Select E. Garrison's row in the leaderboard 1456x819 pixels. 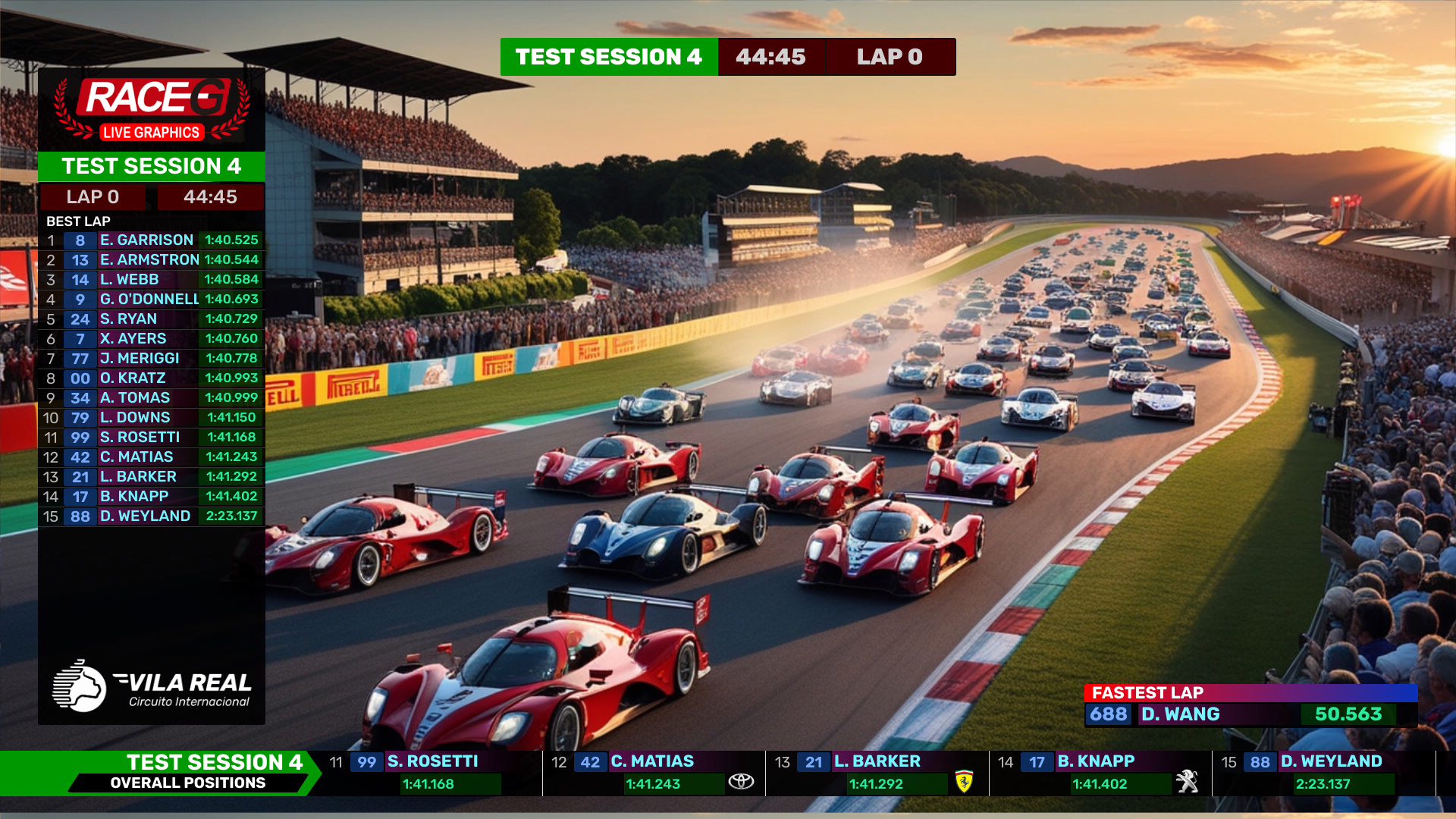point(152,240)
